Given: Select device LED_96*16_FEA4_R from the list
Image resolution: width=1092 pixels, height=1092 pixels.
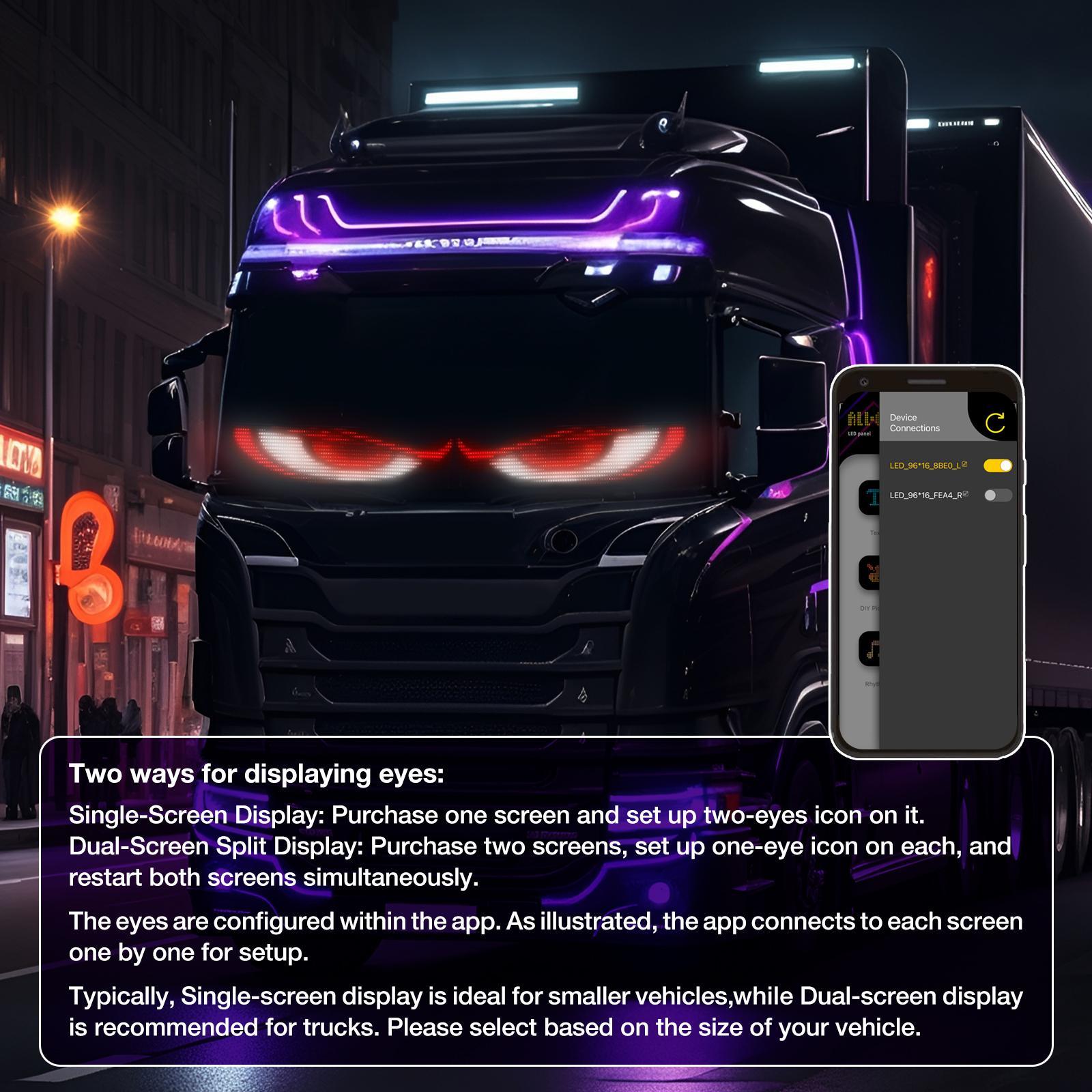Looking at the screenshot, I should coord(926,495).
